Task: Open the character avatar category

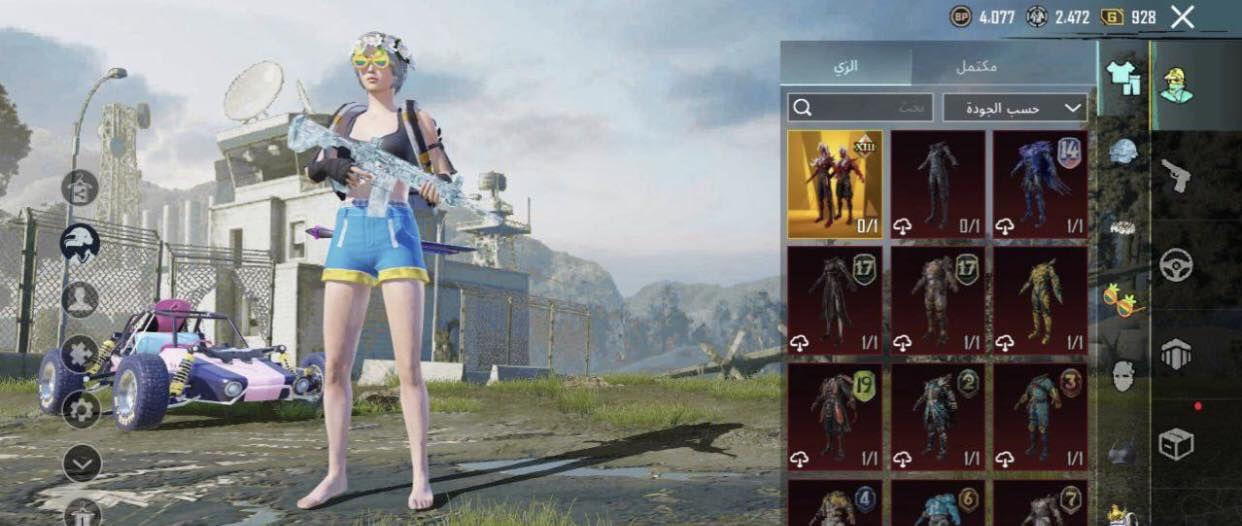Action: click(x=1176, y=84)
